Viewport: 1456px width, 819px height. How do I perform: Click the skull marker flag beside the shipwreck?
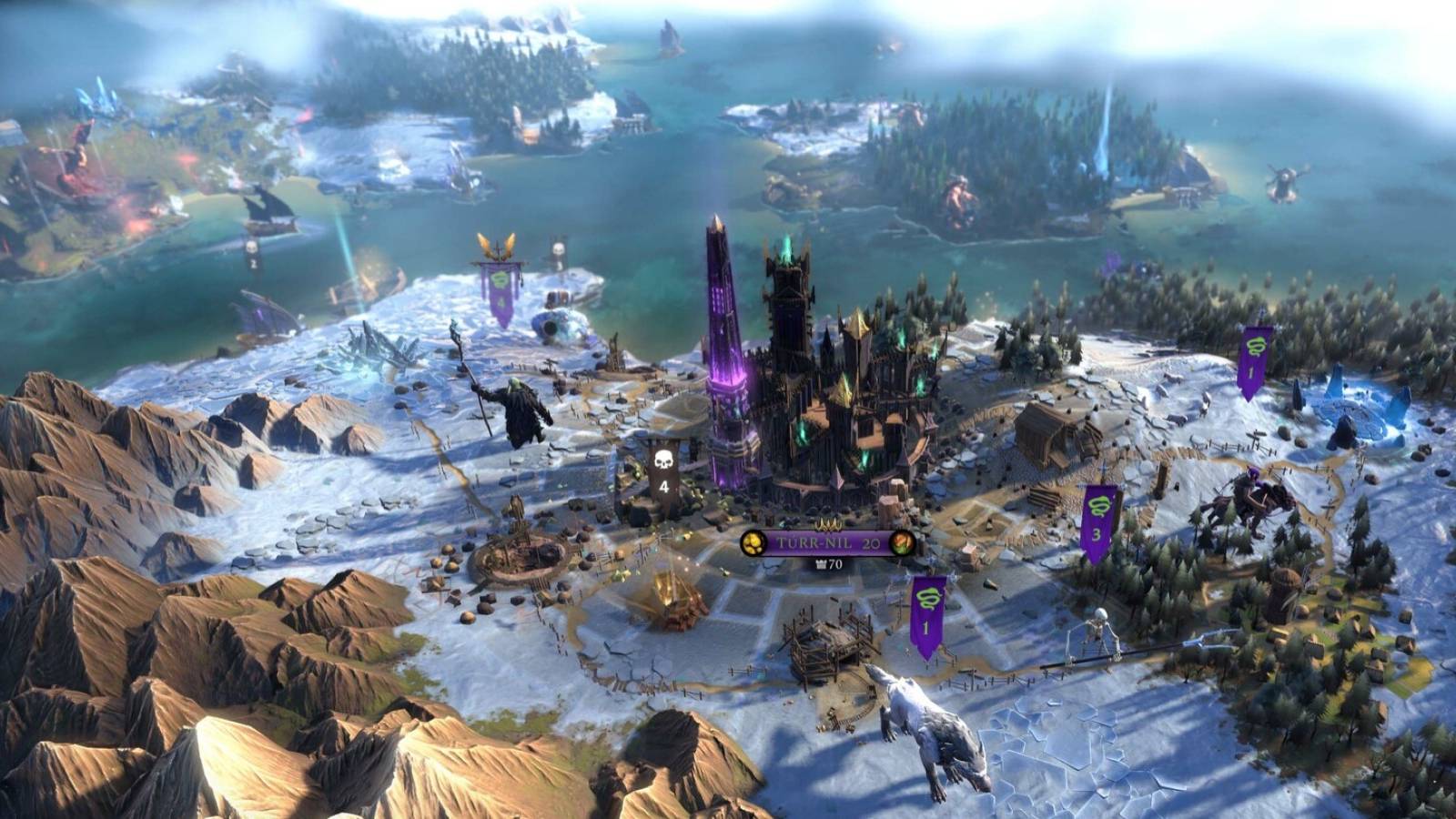click(x=252, y=251)
